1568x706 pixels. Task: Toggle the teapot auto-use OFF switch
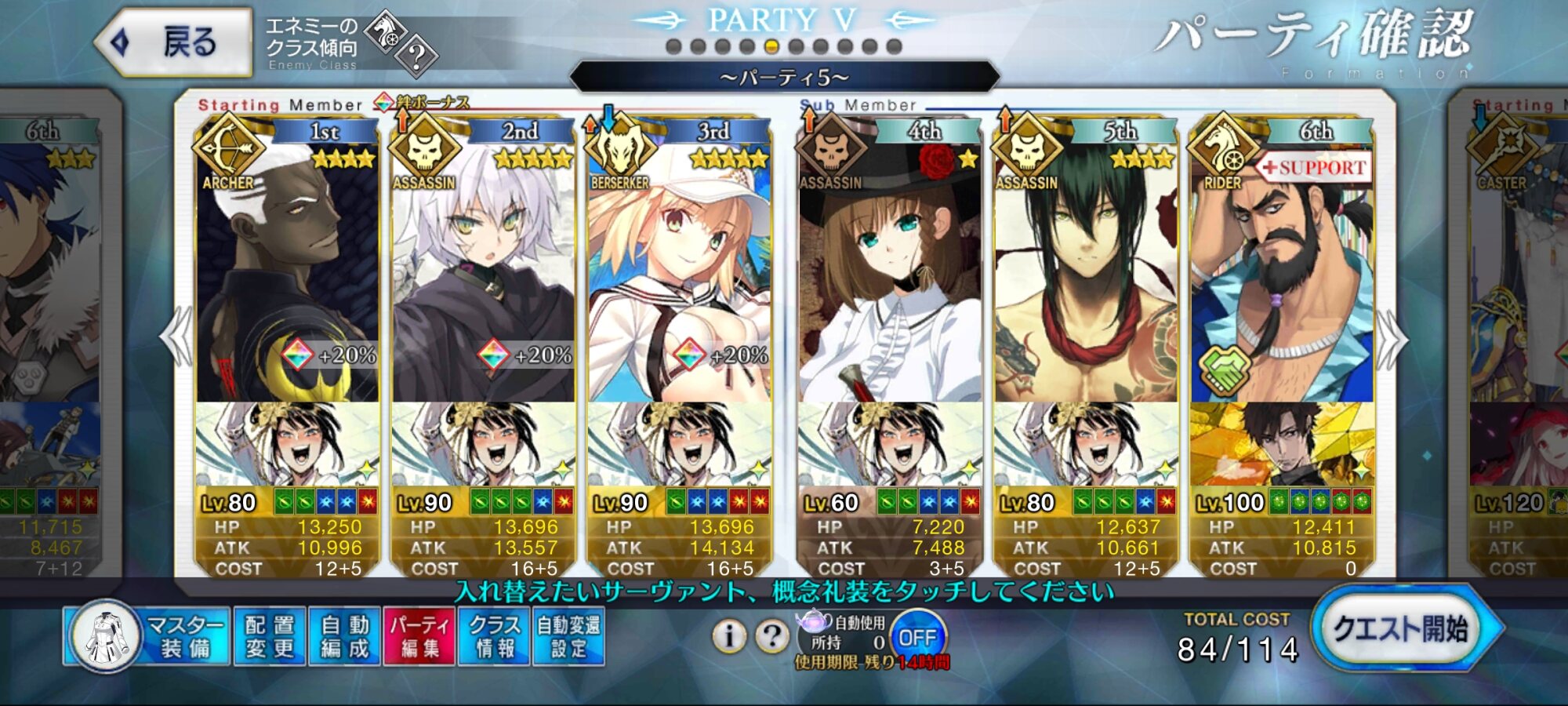(x=917, y=638)
